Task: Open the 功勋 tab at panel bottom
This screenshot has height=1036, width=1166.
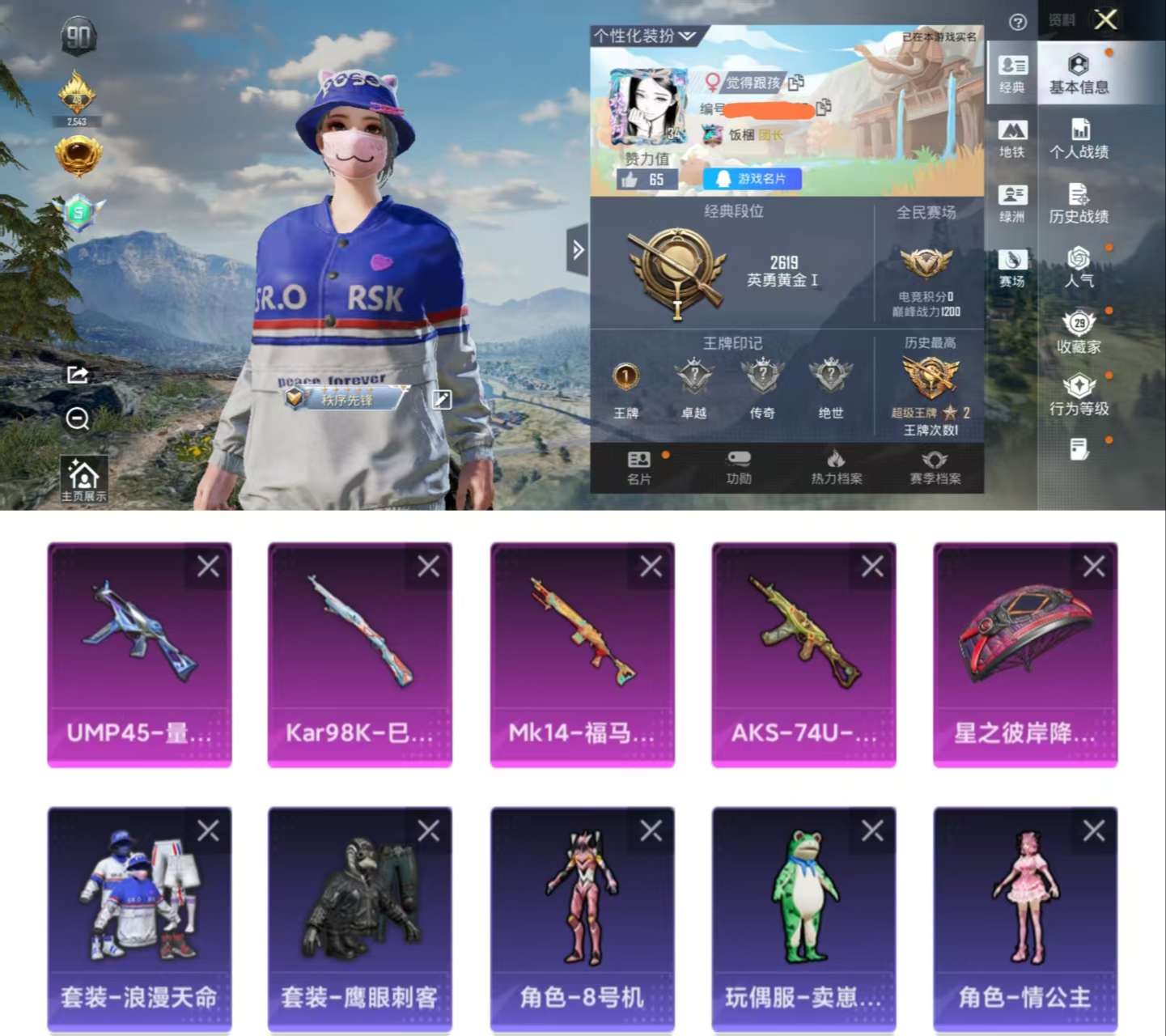Action: [739, 468]
